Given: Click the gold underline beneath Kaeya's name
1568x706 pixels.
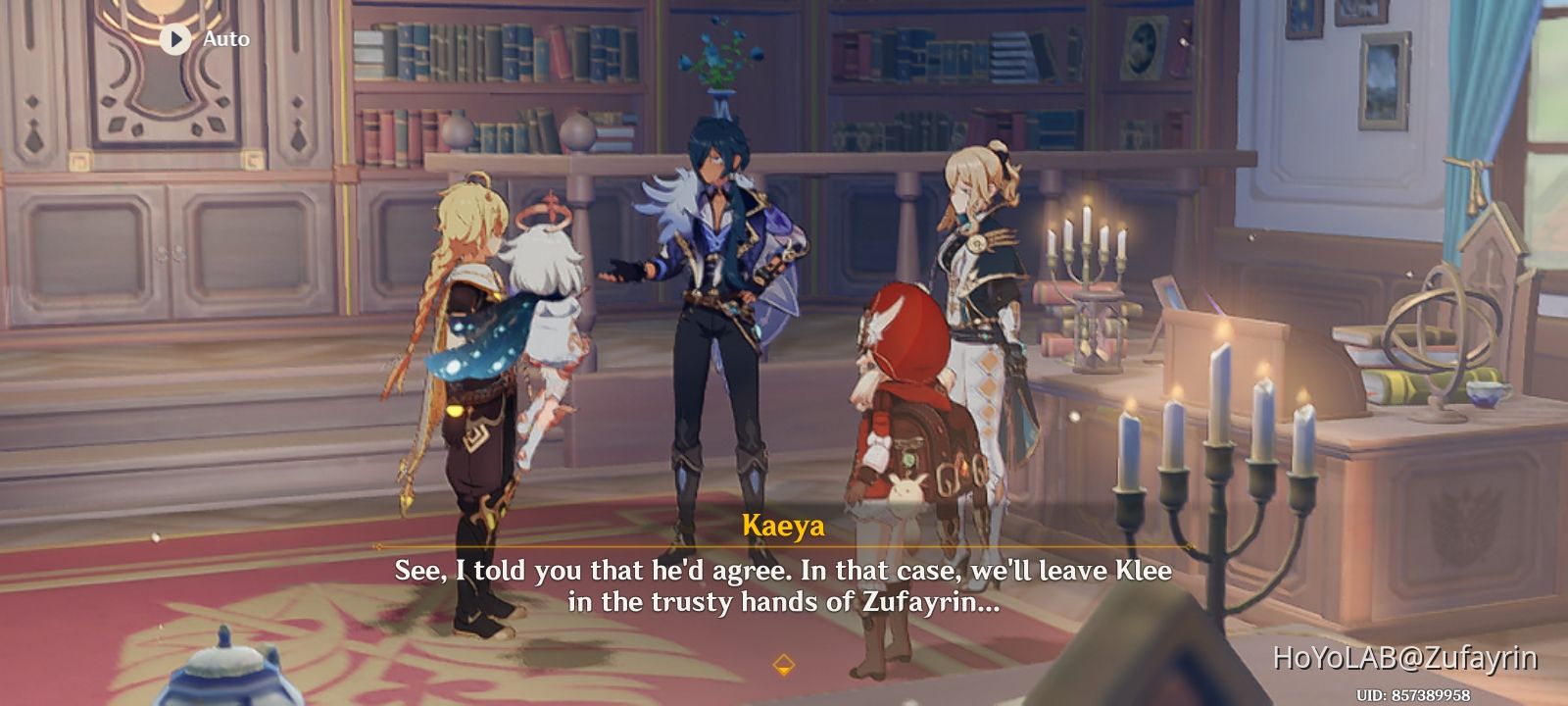Looking at the screenshot, I should [784, 547].
